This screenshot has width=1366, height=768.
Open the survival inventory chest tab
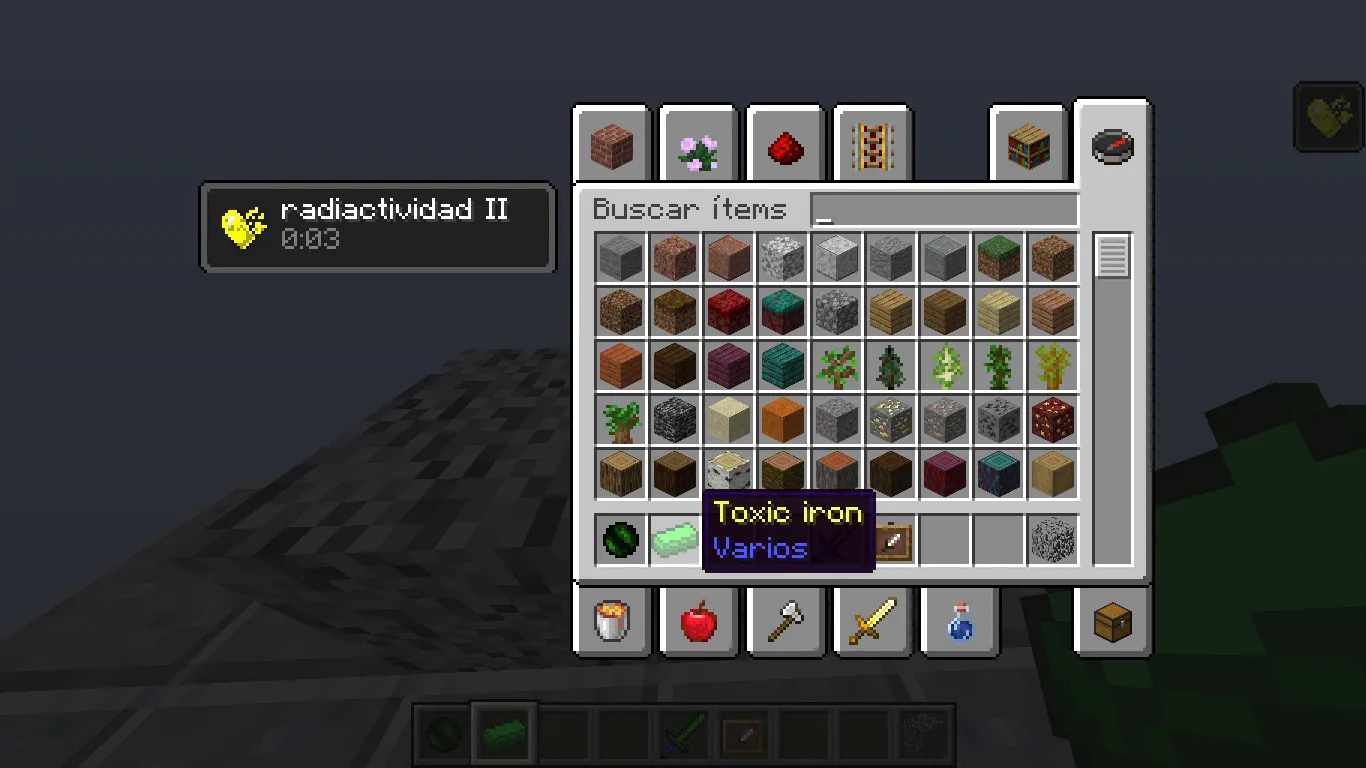point(1111,621)
